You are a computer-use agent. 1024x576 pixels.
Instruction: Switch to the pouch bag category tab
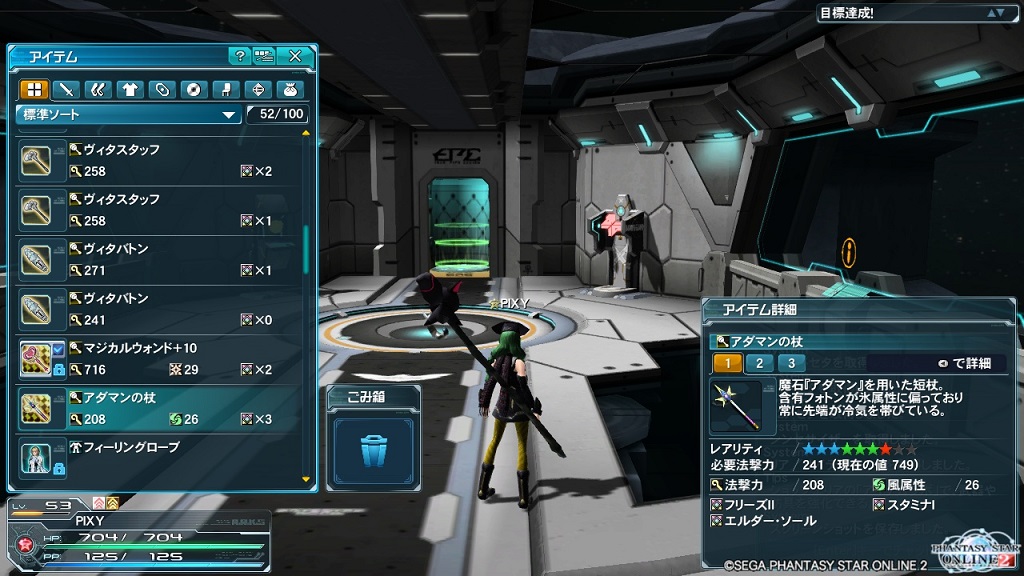pos(290,89)
